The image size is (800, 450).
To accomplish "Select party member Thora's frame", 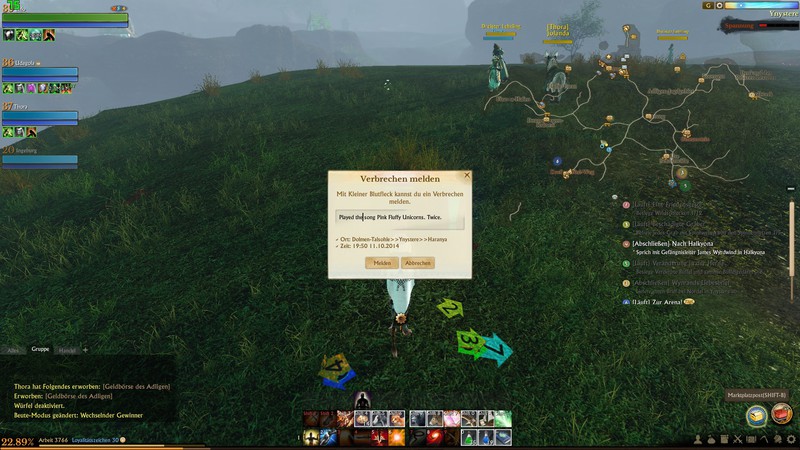I will click(40, 118).
